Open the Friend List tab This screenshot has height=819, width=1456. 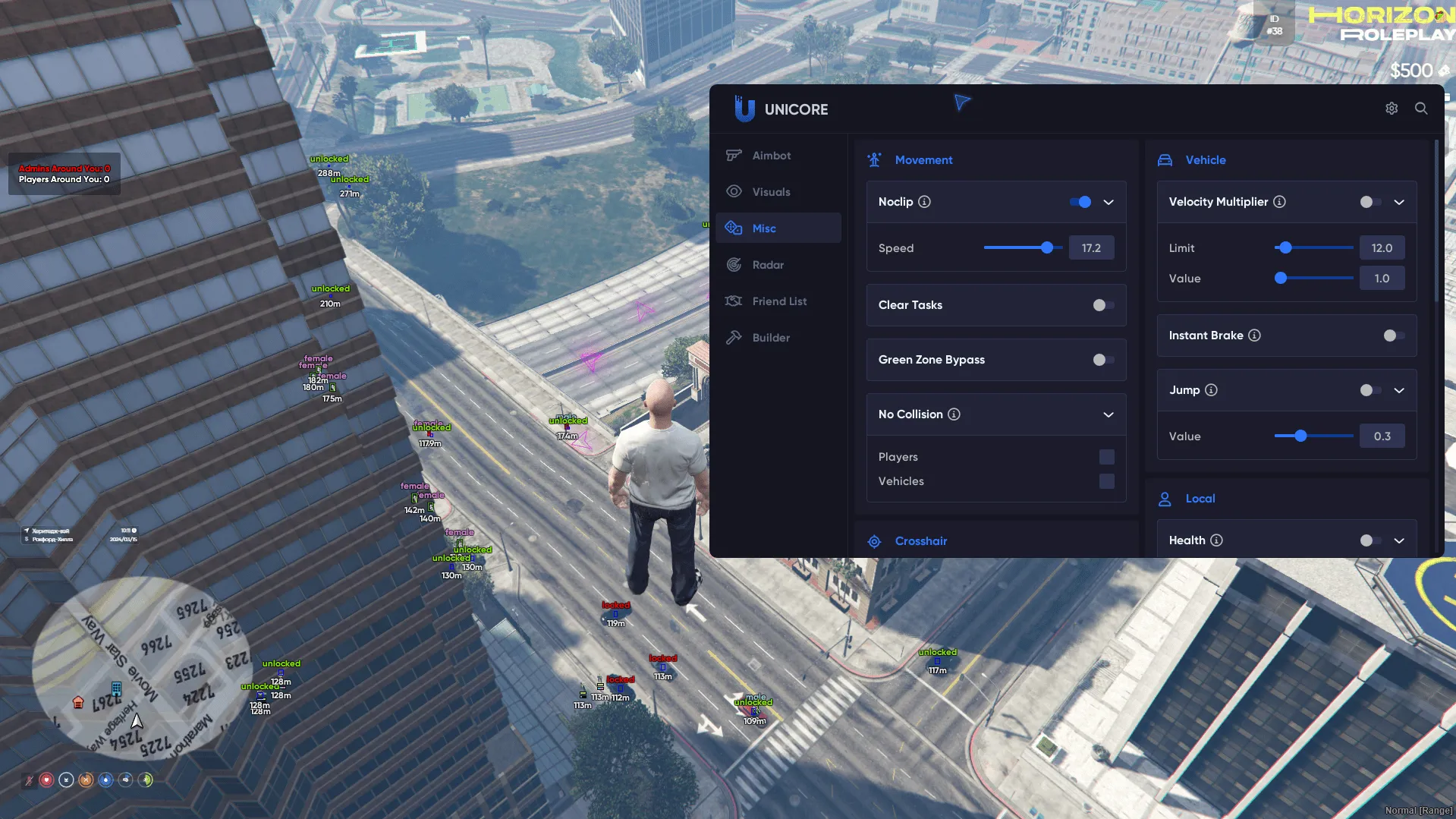pyautogui.click(x=778, y=301)
